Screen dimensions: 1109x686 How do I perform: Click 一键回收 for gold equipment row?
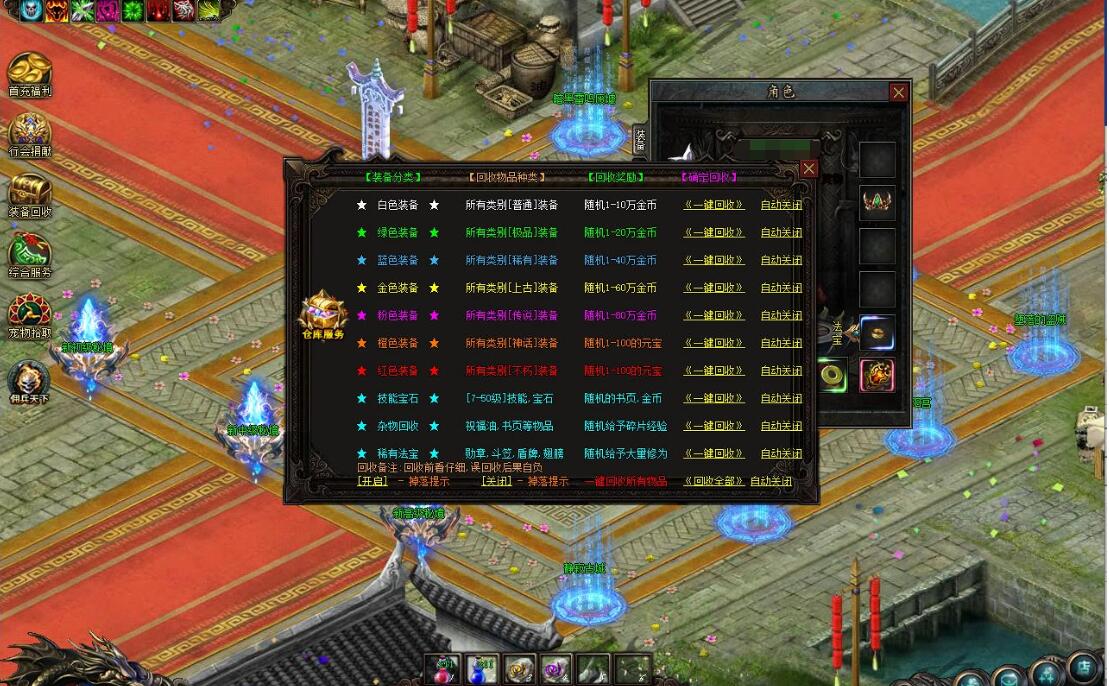click(714, 288)
